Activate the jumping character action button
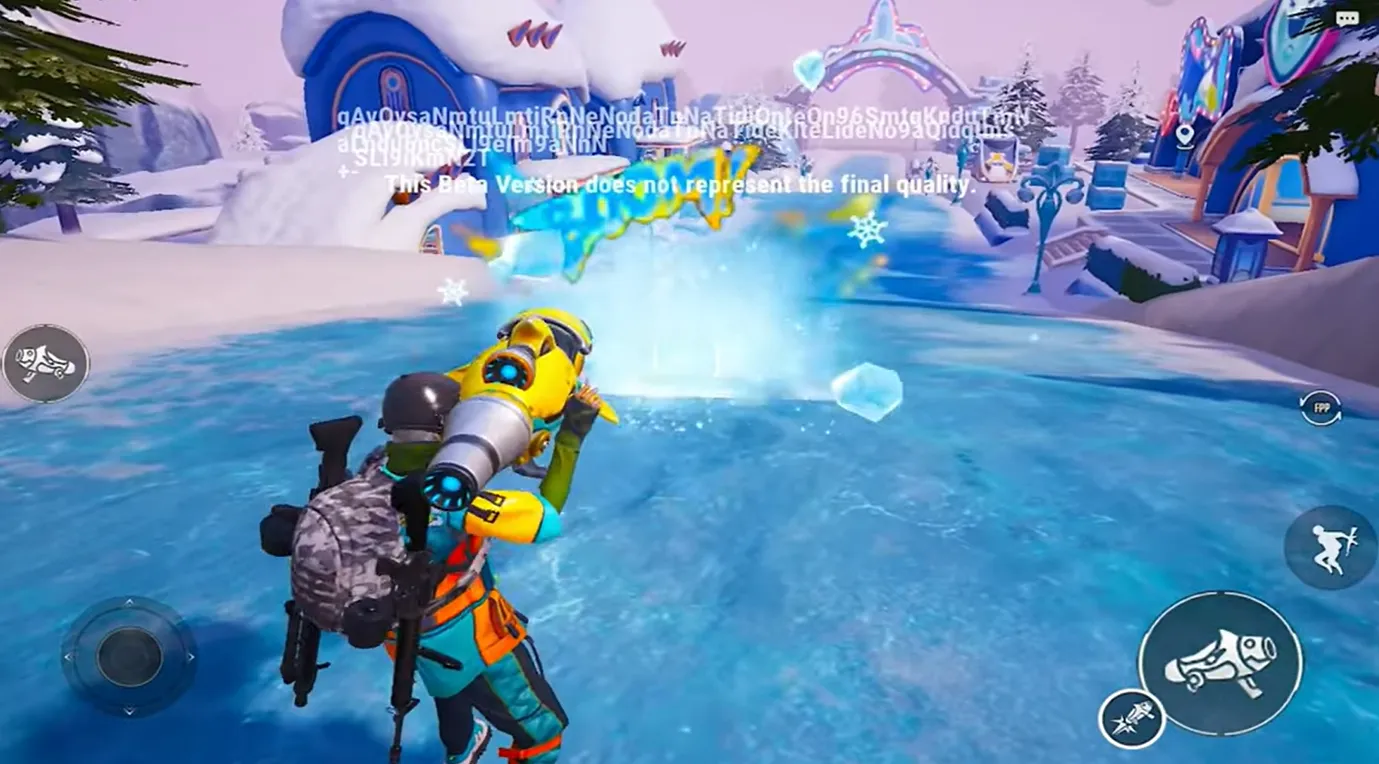1379x764 pixels. (x=1329, y=547)
